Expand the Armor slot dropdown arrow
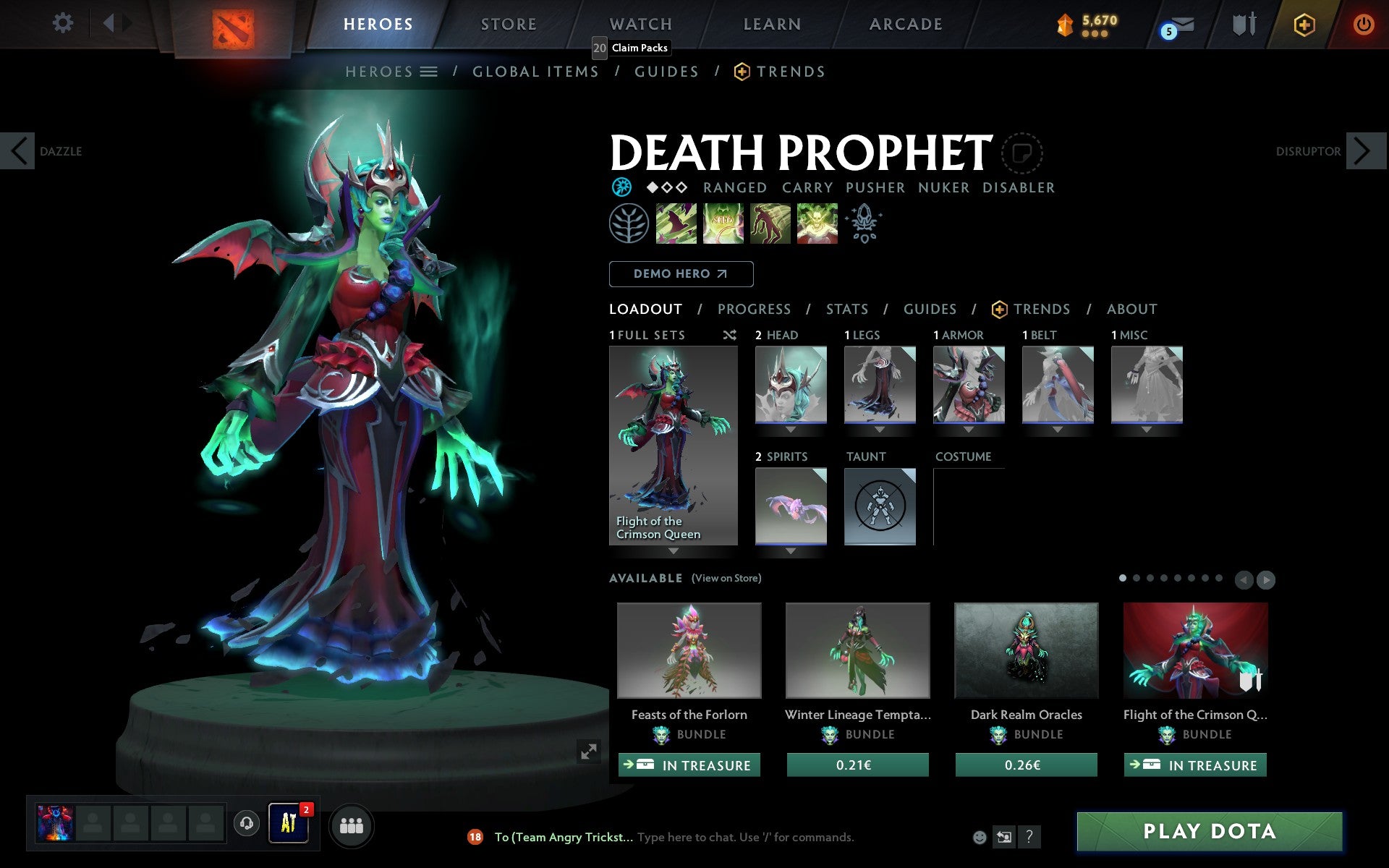This screenshot has width=1389, height=868. 969,428
